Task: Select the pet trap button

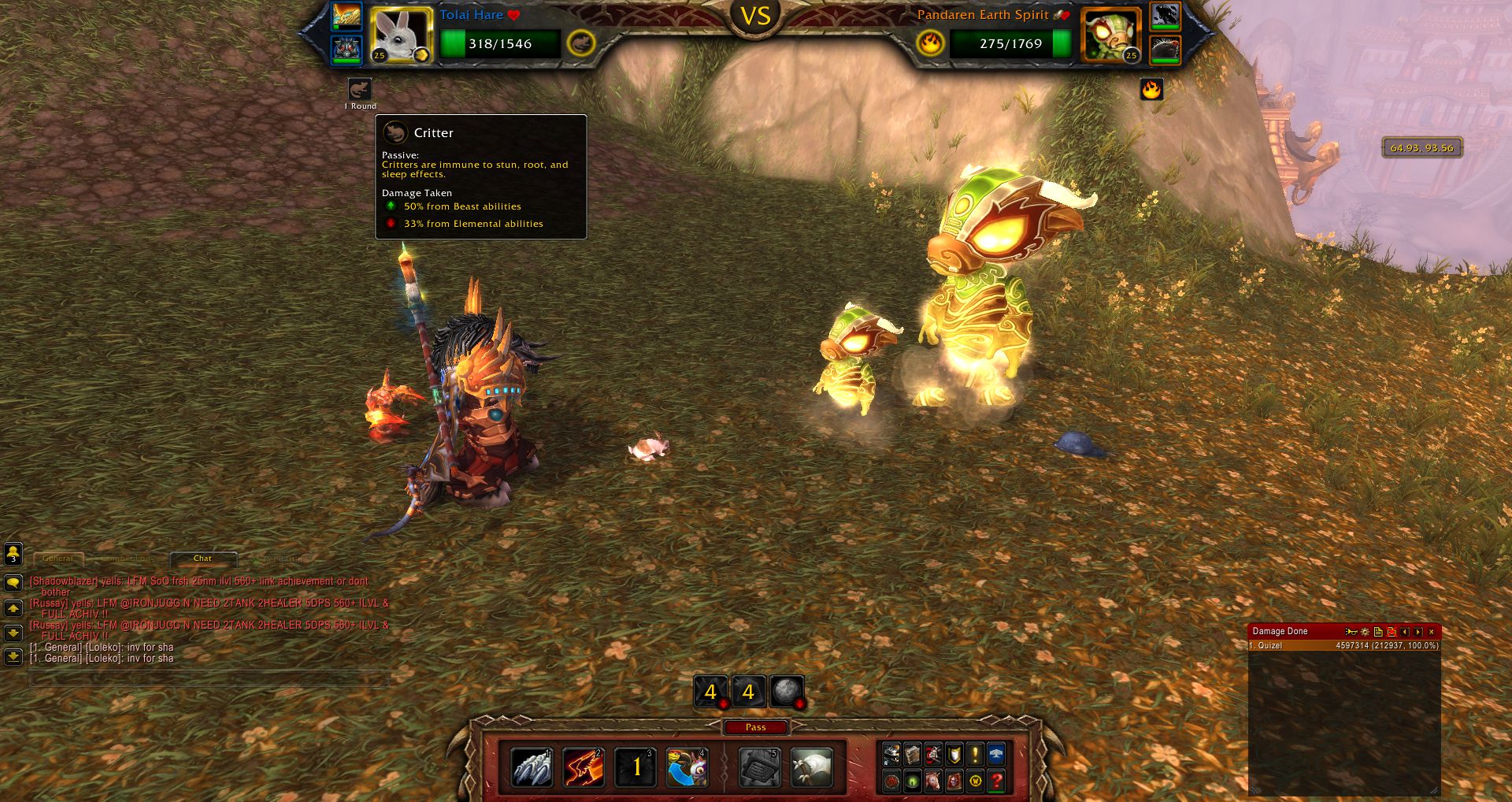Action: tap(760, 768)
